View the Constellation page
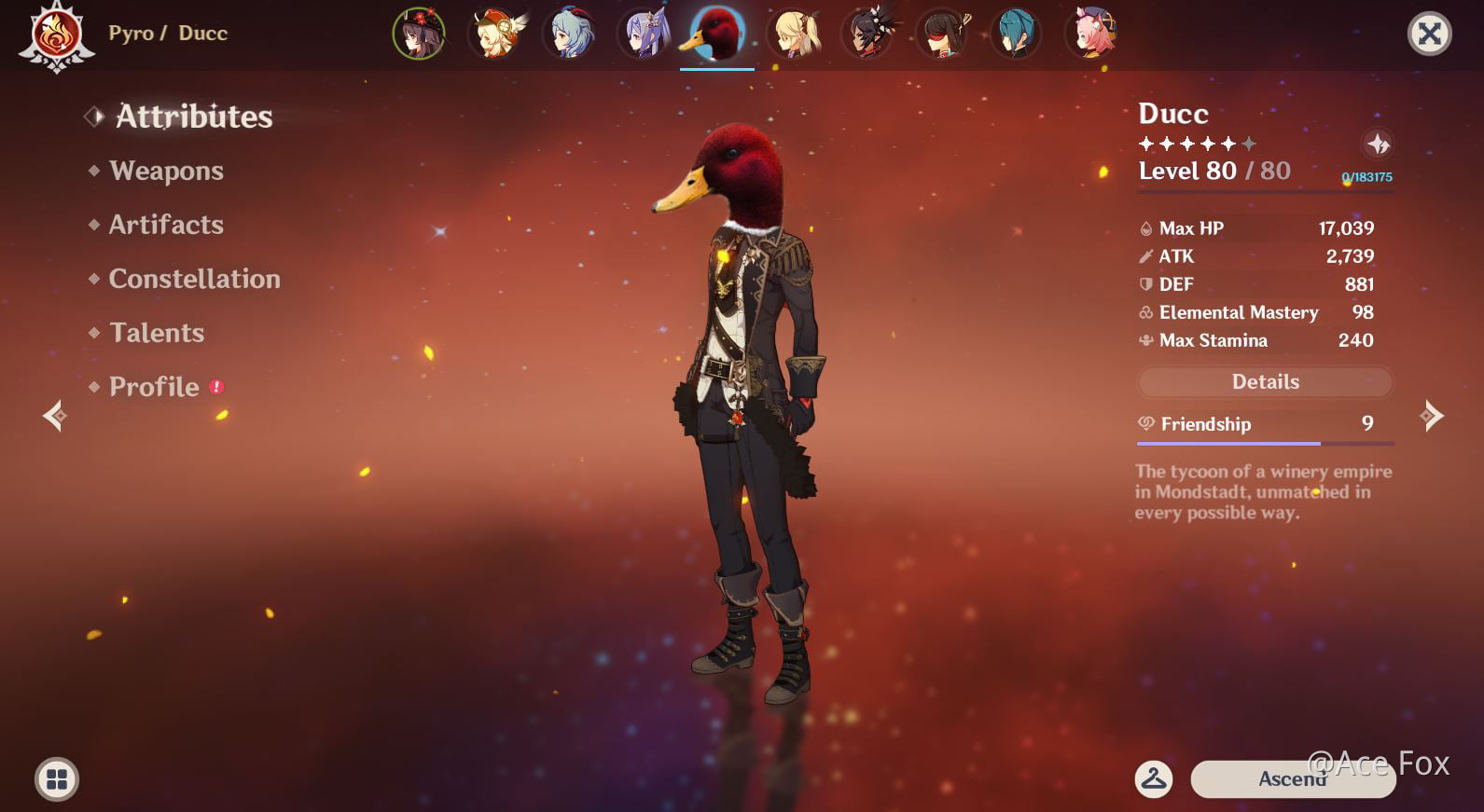Screen dimensions: 1484x812 [194, 279]
